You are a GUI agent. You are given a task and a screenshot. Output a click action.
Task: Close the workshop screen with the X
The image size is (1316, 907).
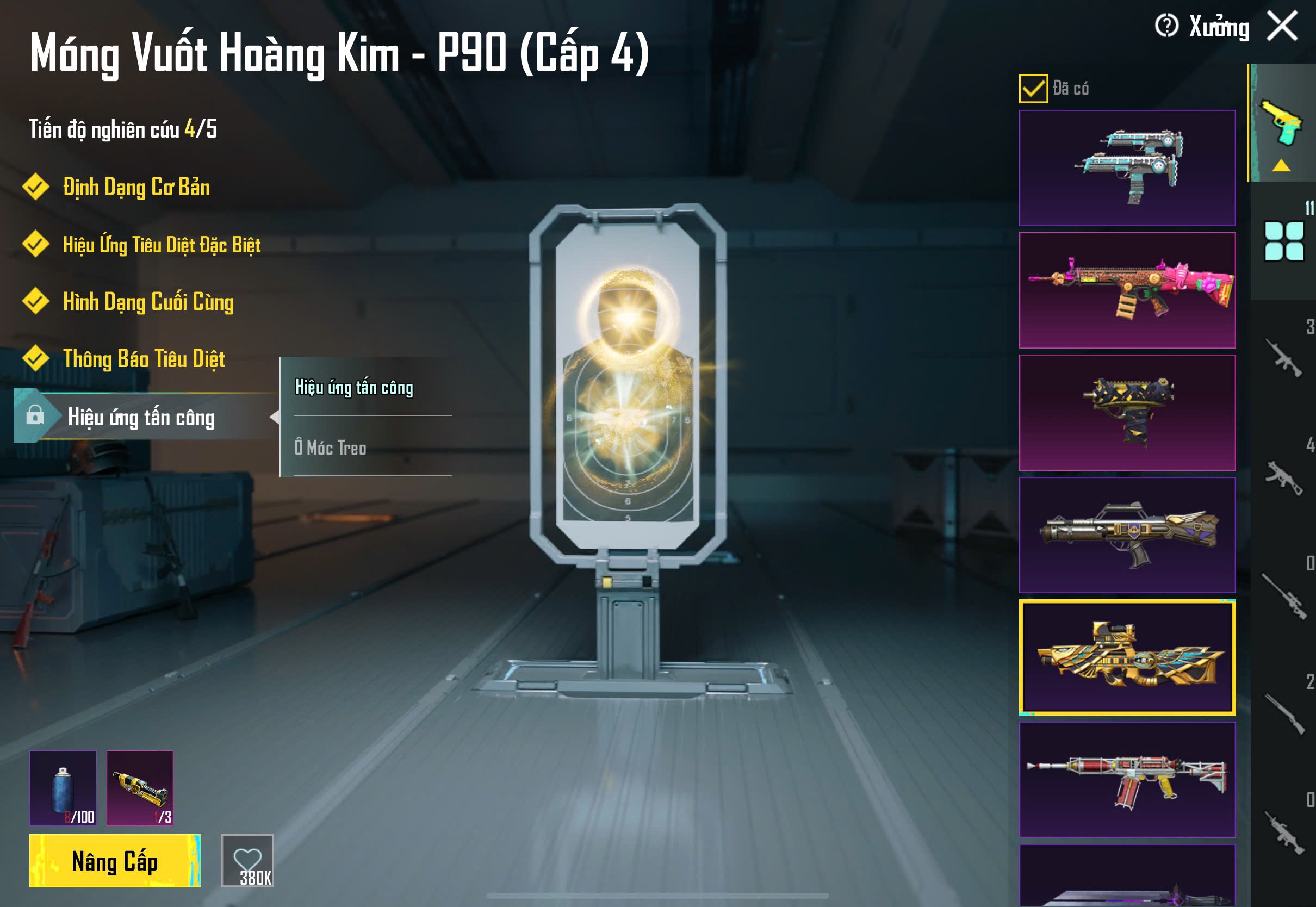[1282, 26]
